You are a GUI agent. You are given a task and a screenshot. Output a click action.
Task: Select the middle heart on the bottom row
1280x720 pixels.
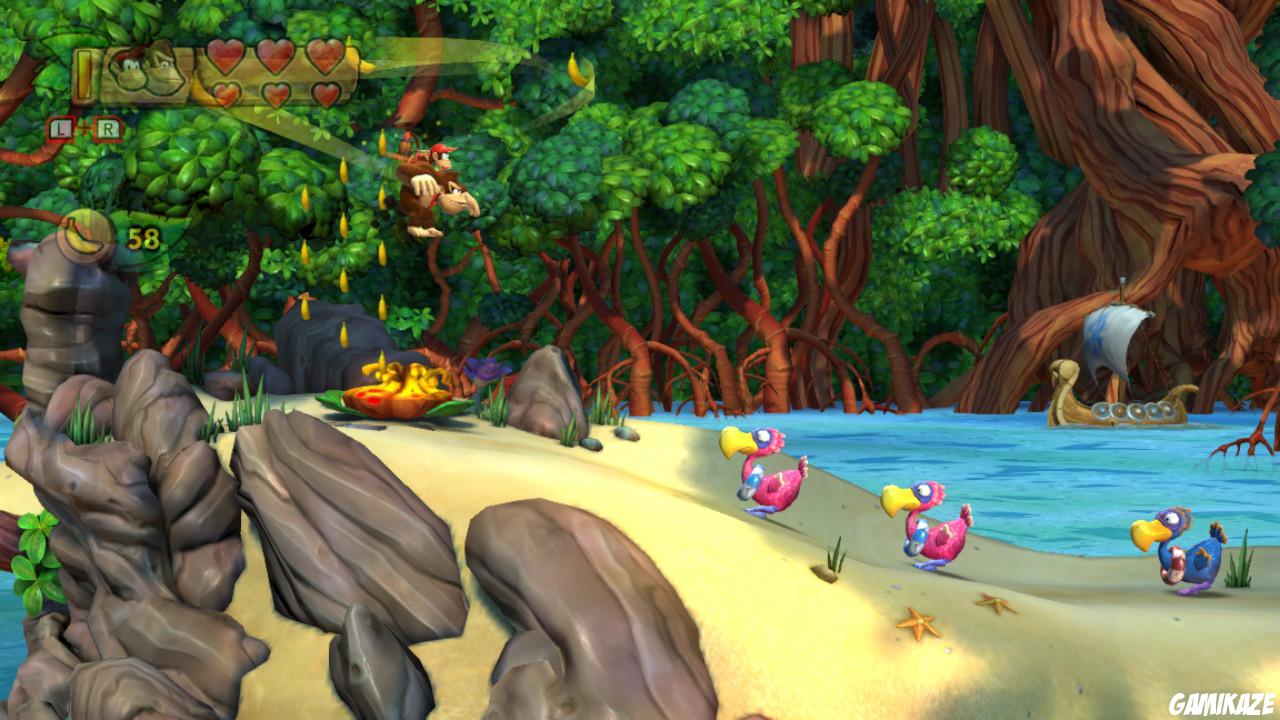point(276,92)
